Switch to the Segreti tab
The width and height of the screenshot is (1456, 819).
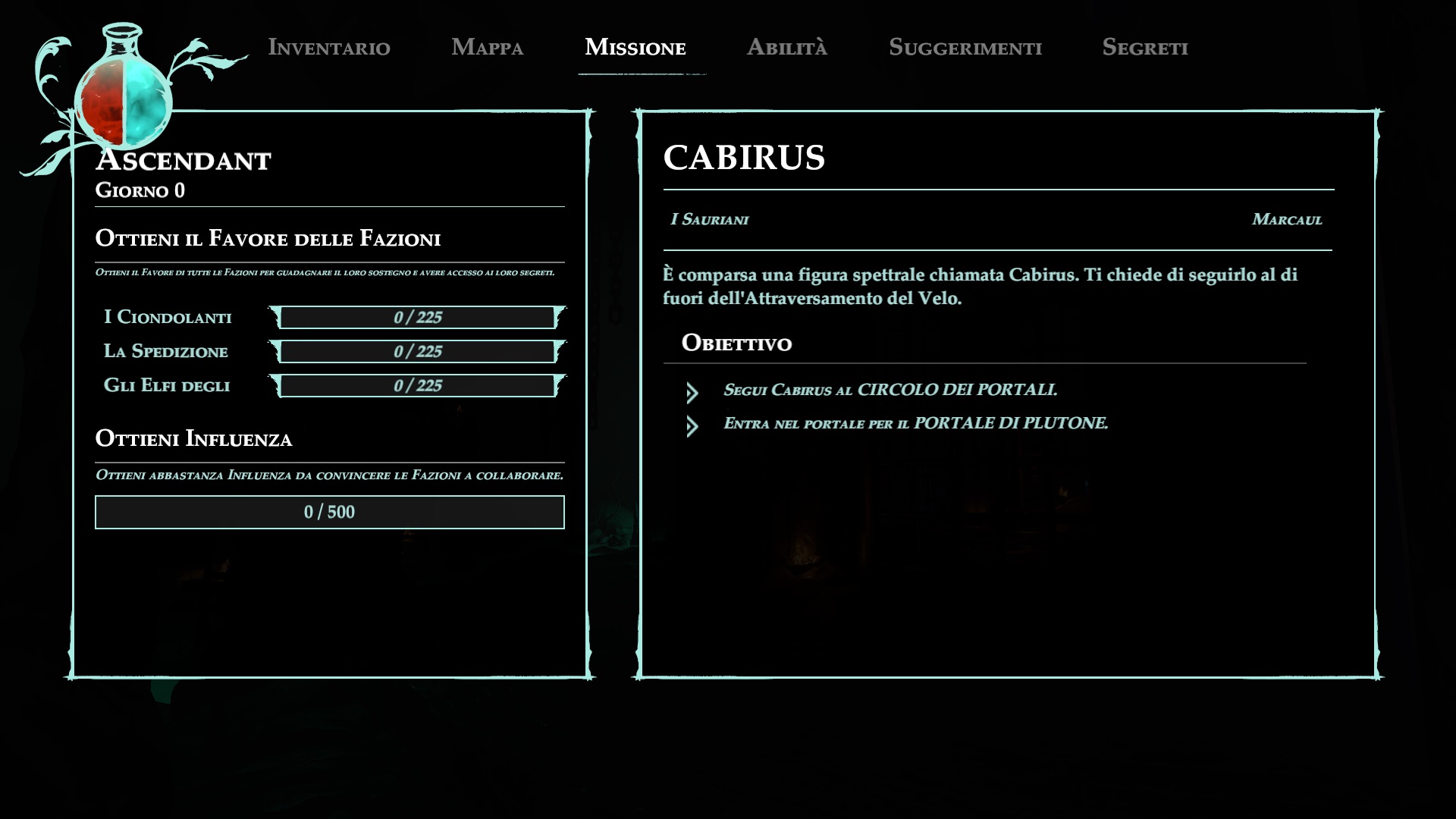tap(1144, 47)
